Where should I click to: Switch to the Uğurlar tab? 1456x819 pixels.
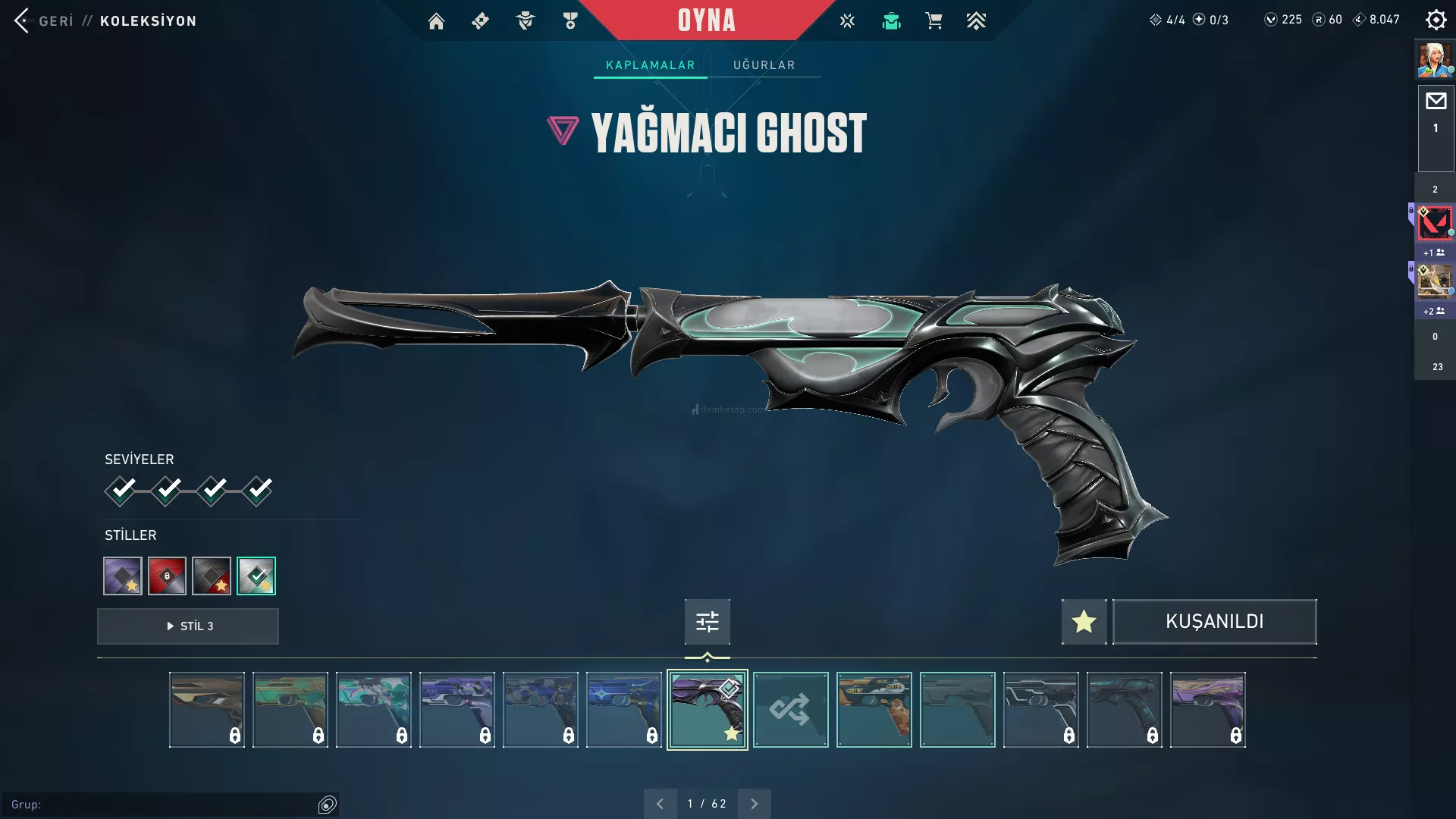[764, 65]
